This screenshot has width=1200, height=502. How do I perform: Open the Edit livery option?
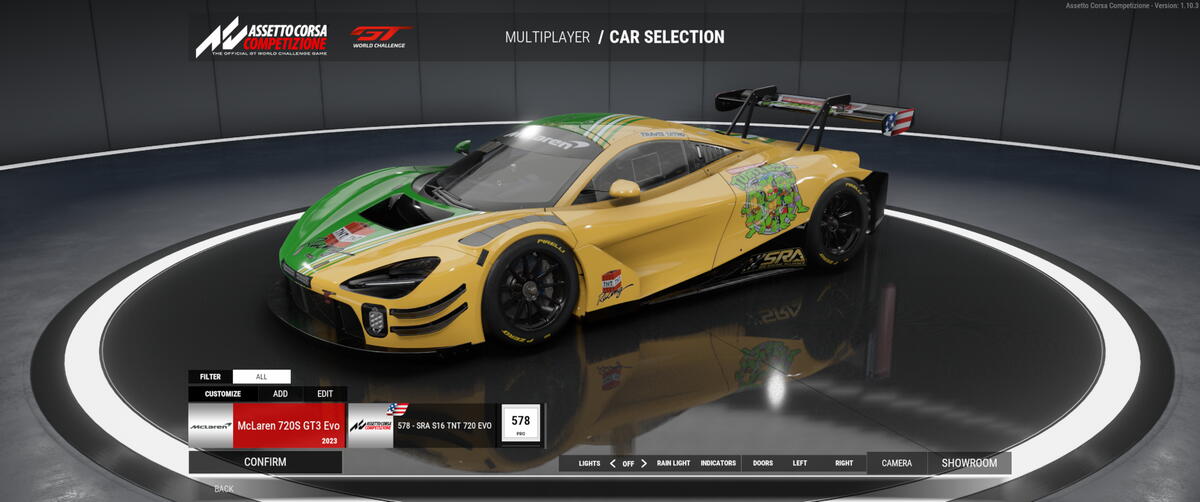click(325, 394)
